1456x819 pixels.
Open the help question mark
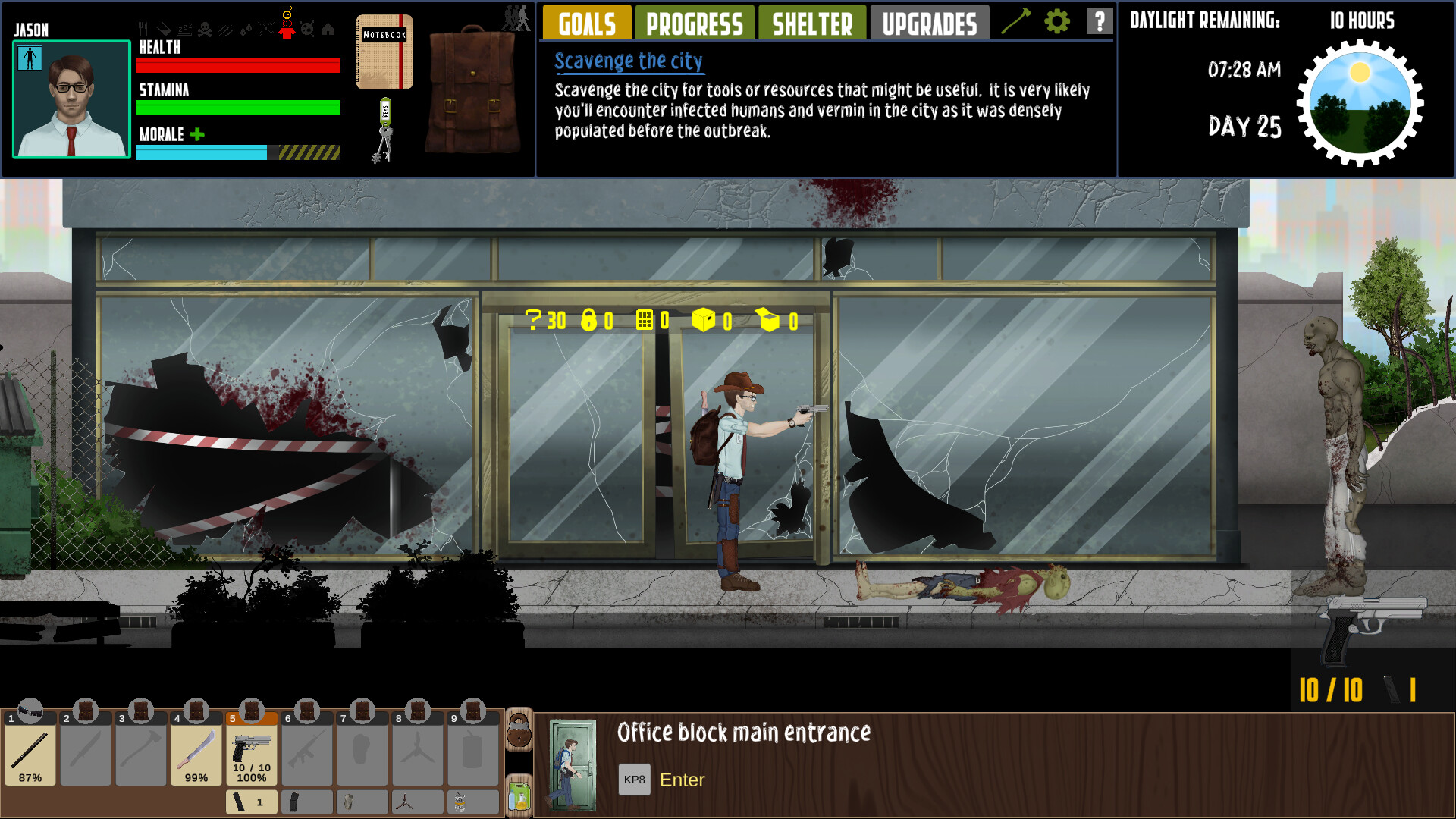1097,21
